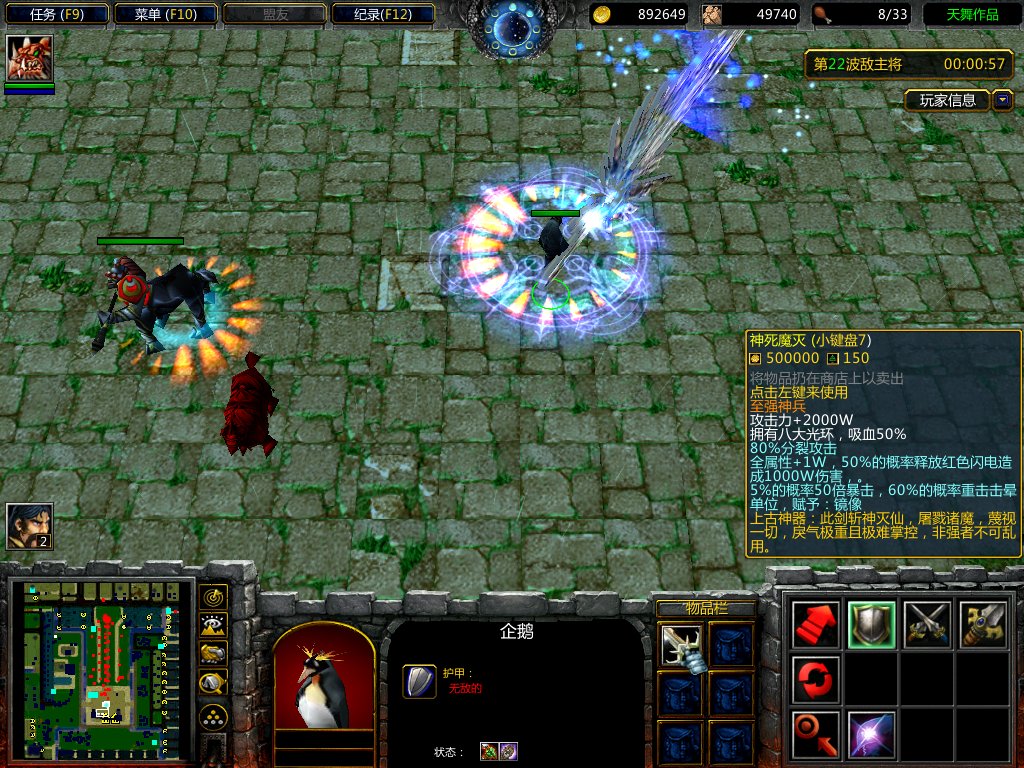
Task: Select the spiked sword in inventory
Action: 682,646
